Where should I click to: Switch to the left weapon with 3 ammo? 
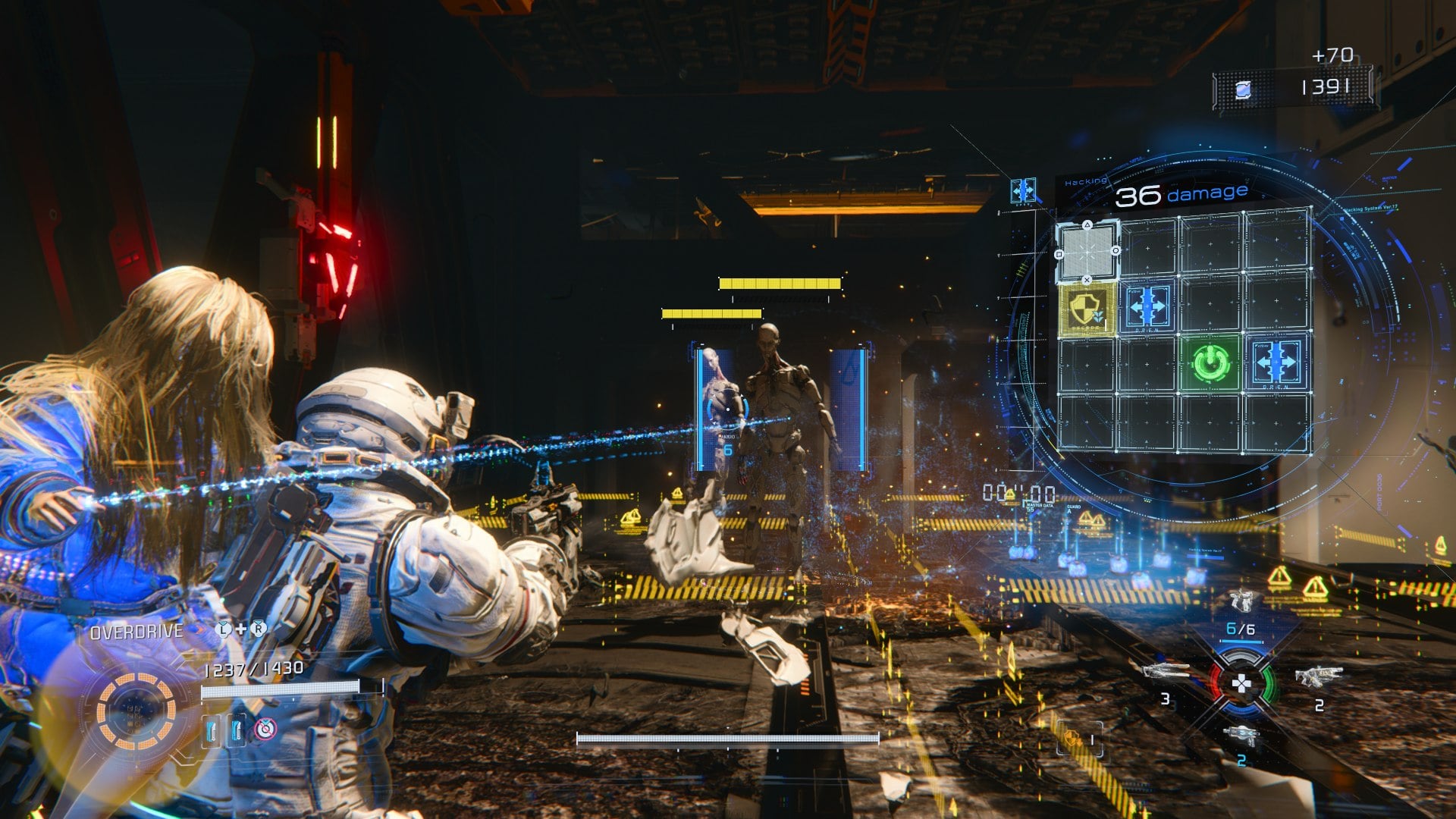click(1166, 671)
